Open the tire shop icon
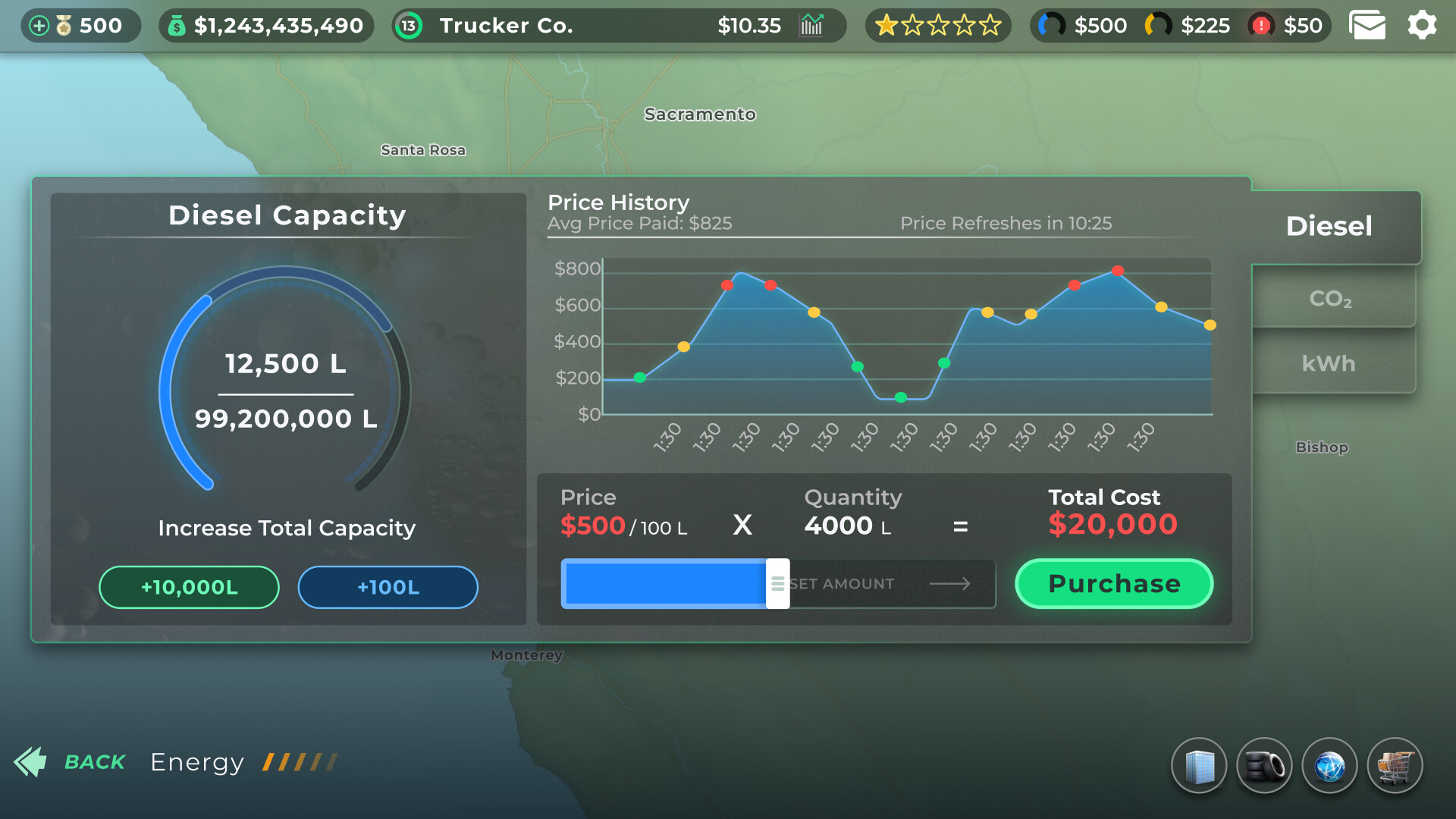This screenshot has width=1456, height=819. click(x=1265, y=765)
